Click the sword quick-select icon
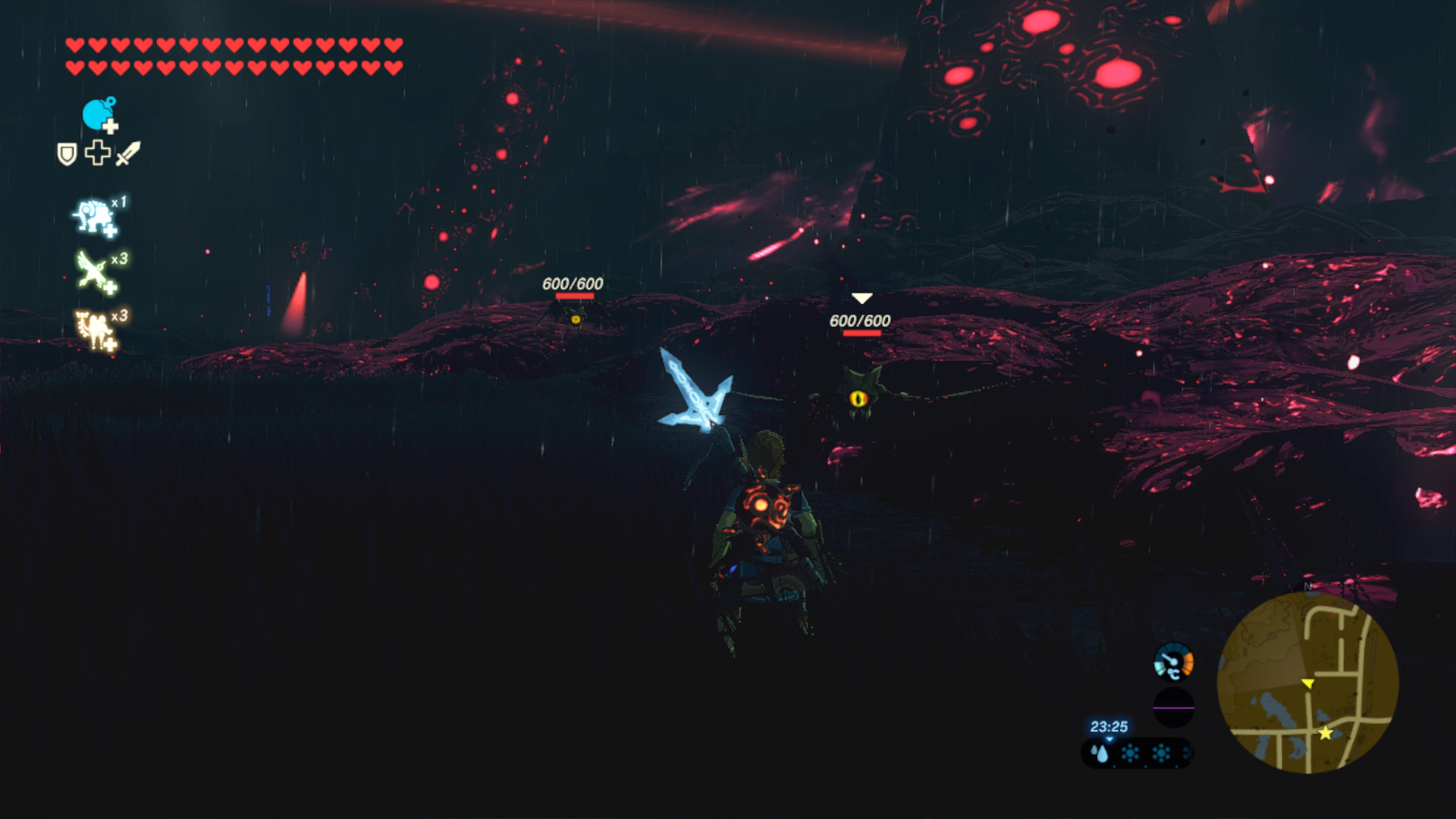Viewport: 1456px width, 819px height. [x=128, y=153]
